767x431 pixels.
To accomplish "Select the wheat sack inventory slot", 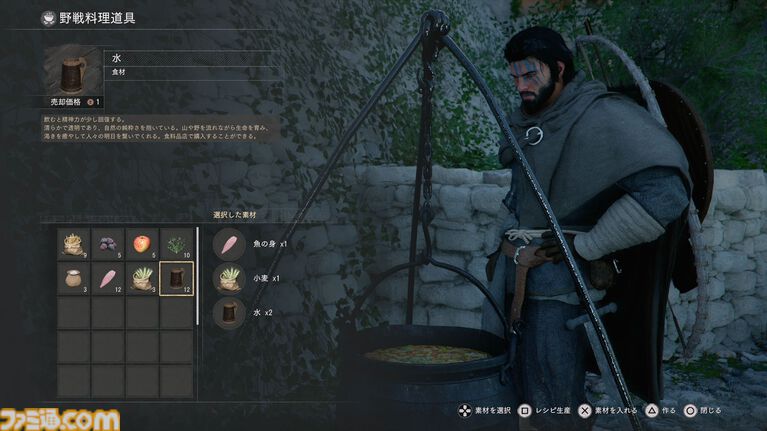I will [142, 279].
